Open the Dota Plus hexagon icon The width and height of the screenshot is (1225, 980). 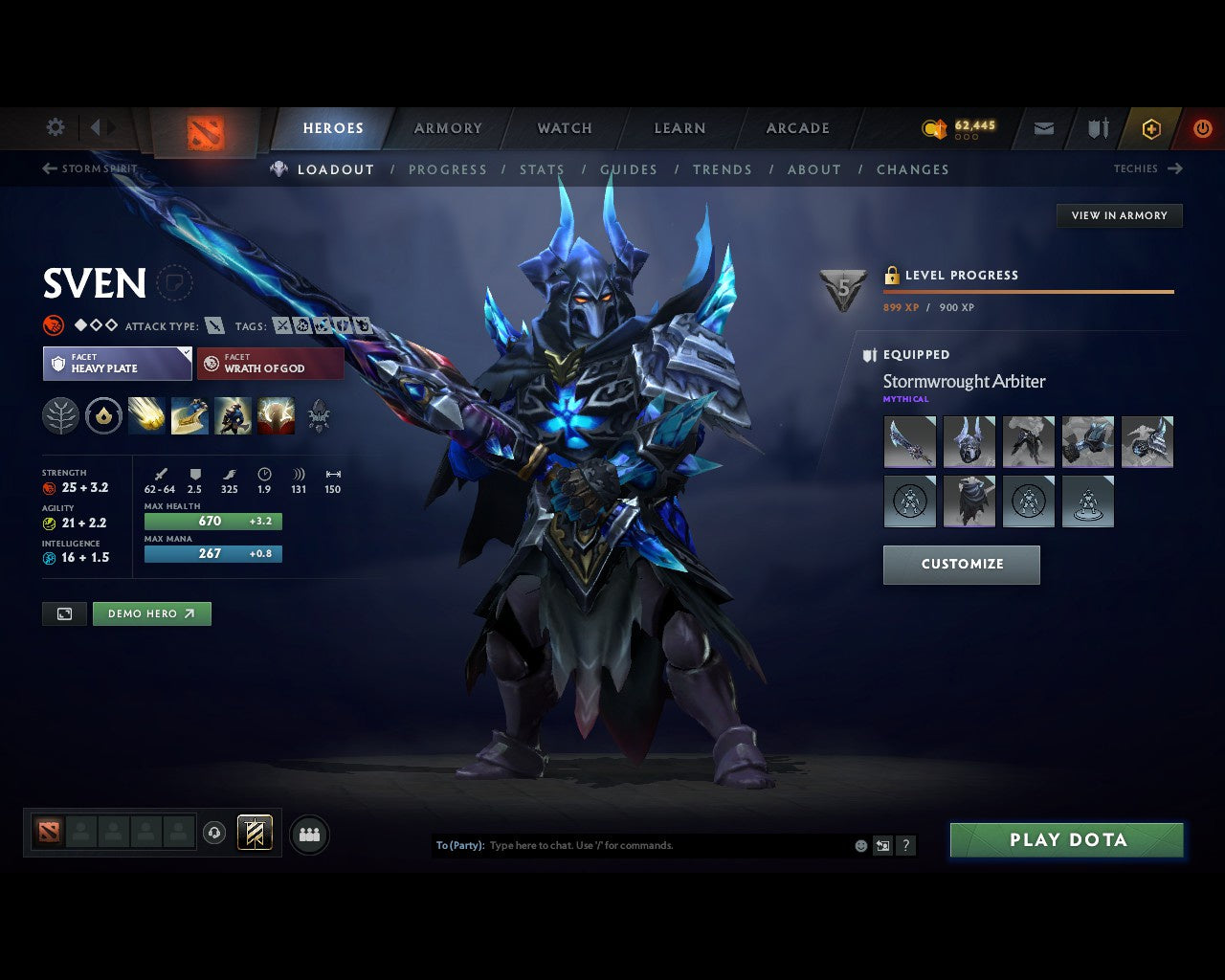1151,127
